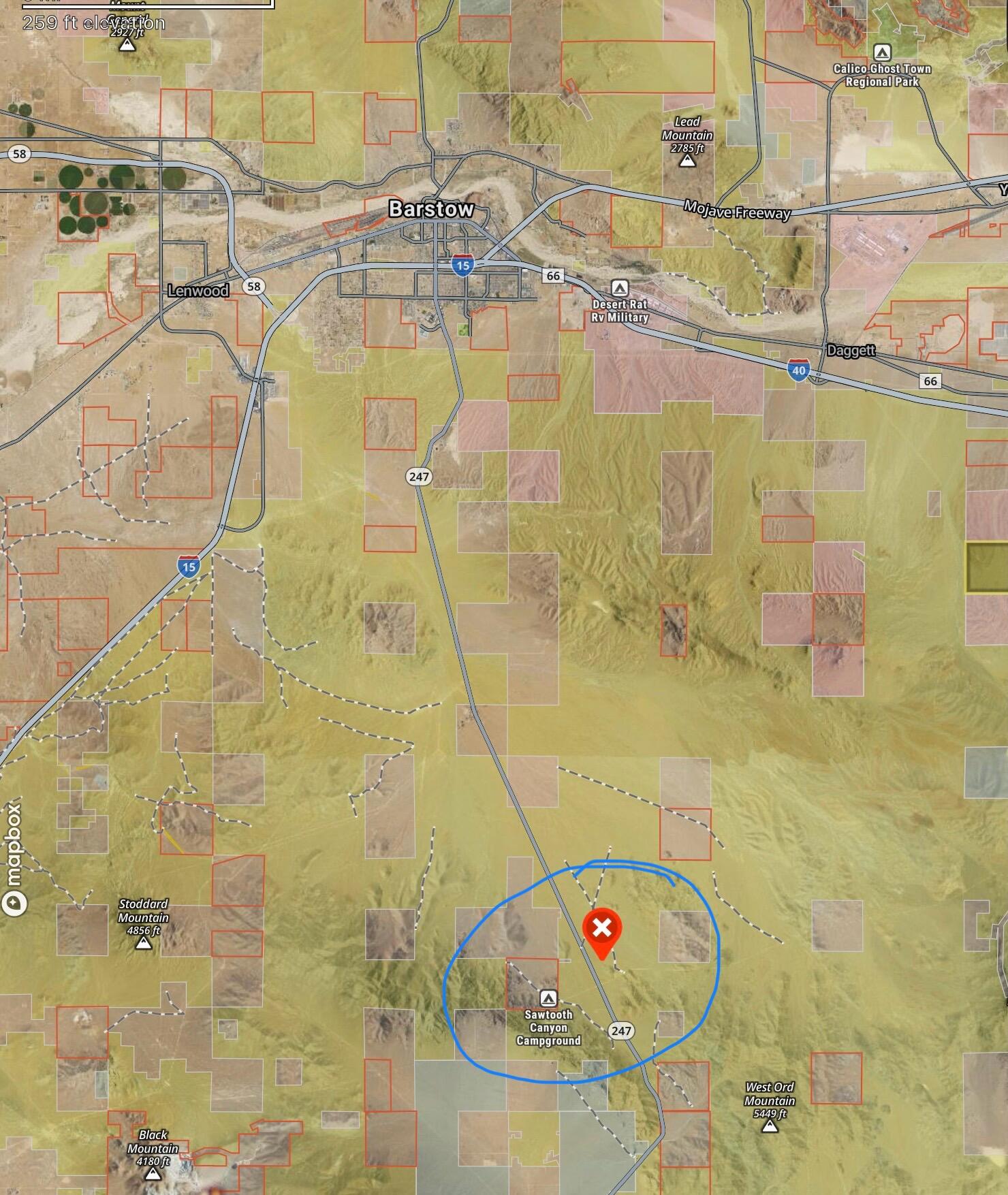1008x1195 pixels.
Task: Choose the Desert Rat RV Military marker
Action: point(619,287)
